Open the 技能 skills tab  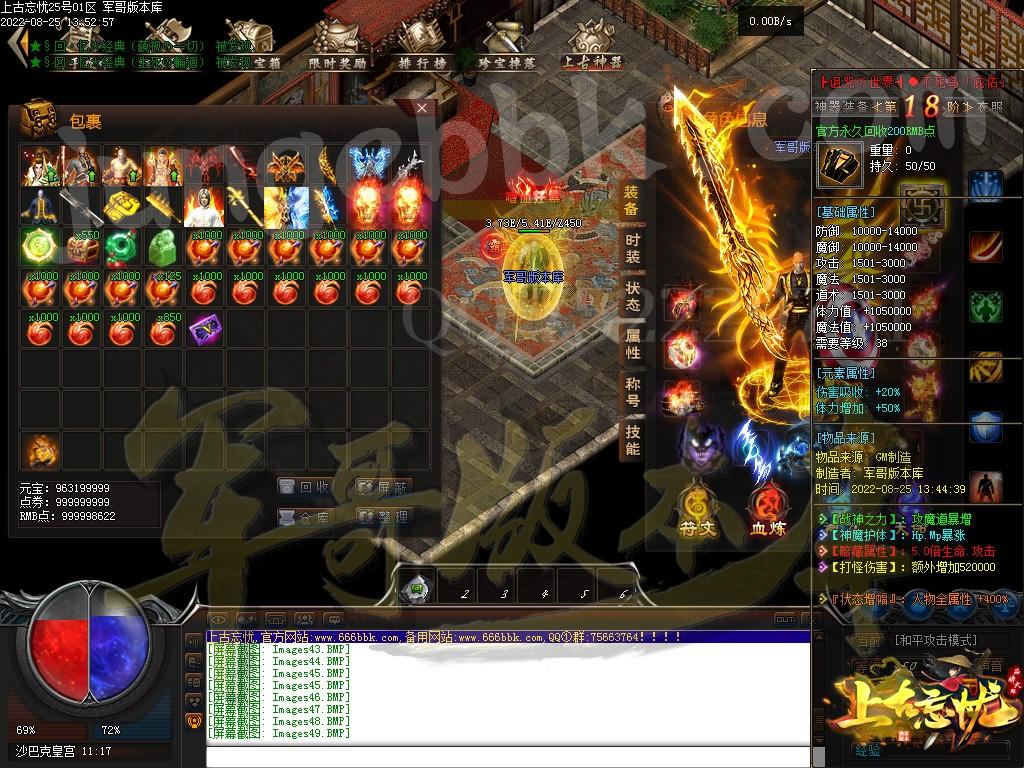[x=632, y=440]
